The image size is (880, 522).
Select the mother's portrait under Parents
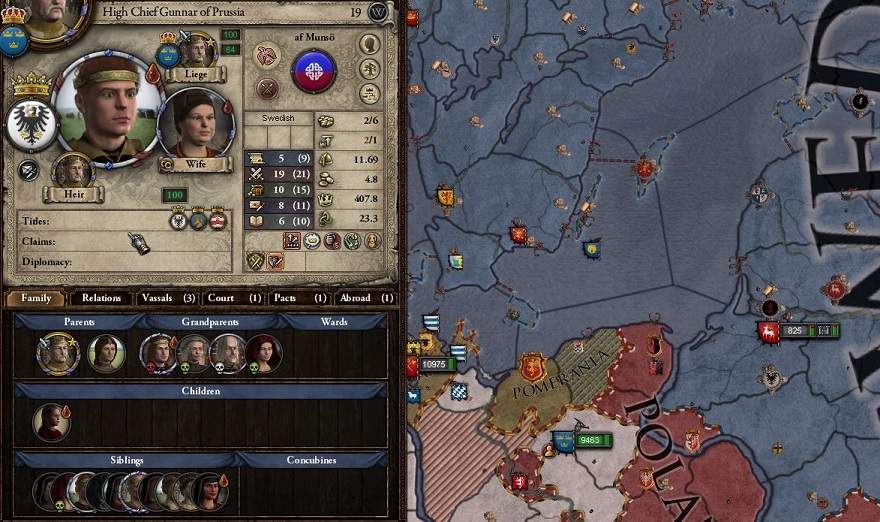(x=105, y=352)
